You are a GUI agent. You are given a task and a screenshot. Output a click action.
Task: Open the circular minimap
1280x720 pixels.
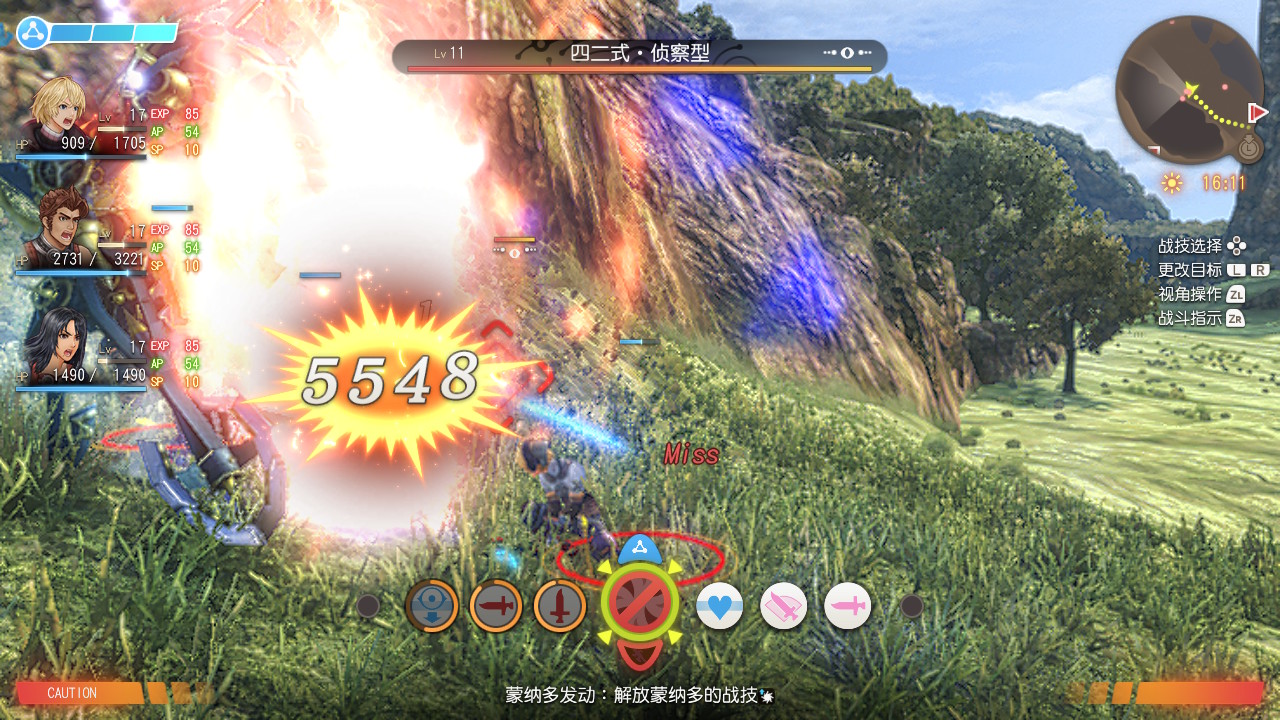pyautogui.click(x=1189, y=89)
